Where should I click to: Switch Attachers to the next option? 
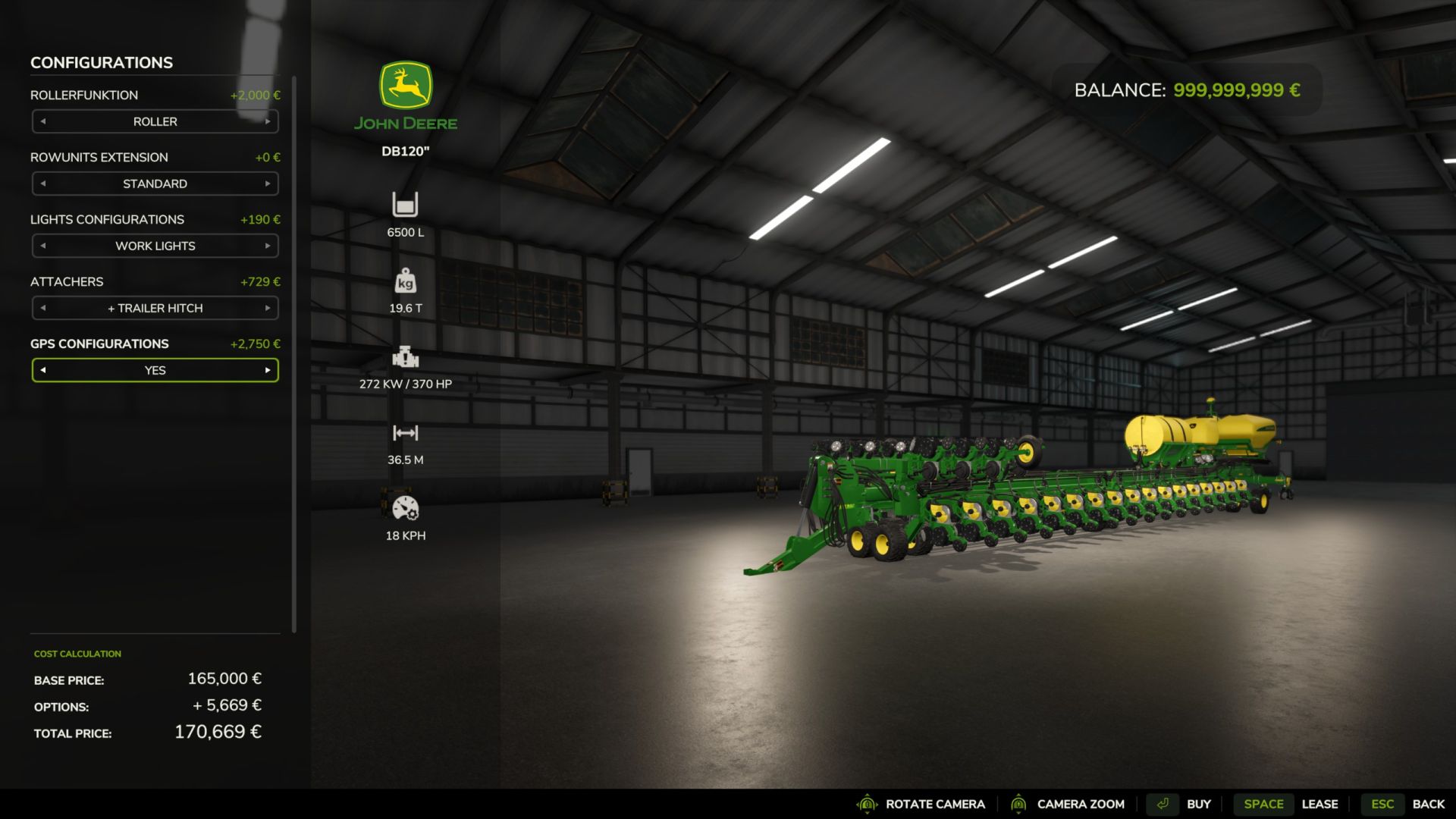[268, 308]
